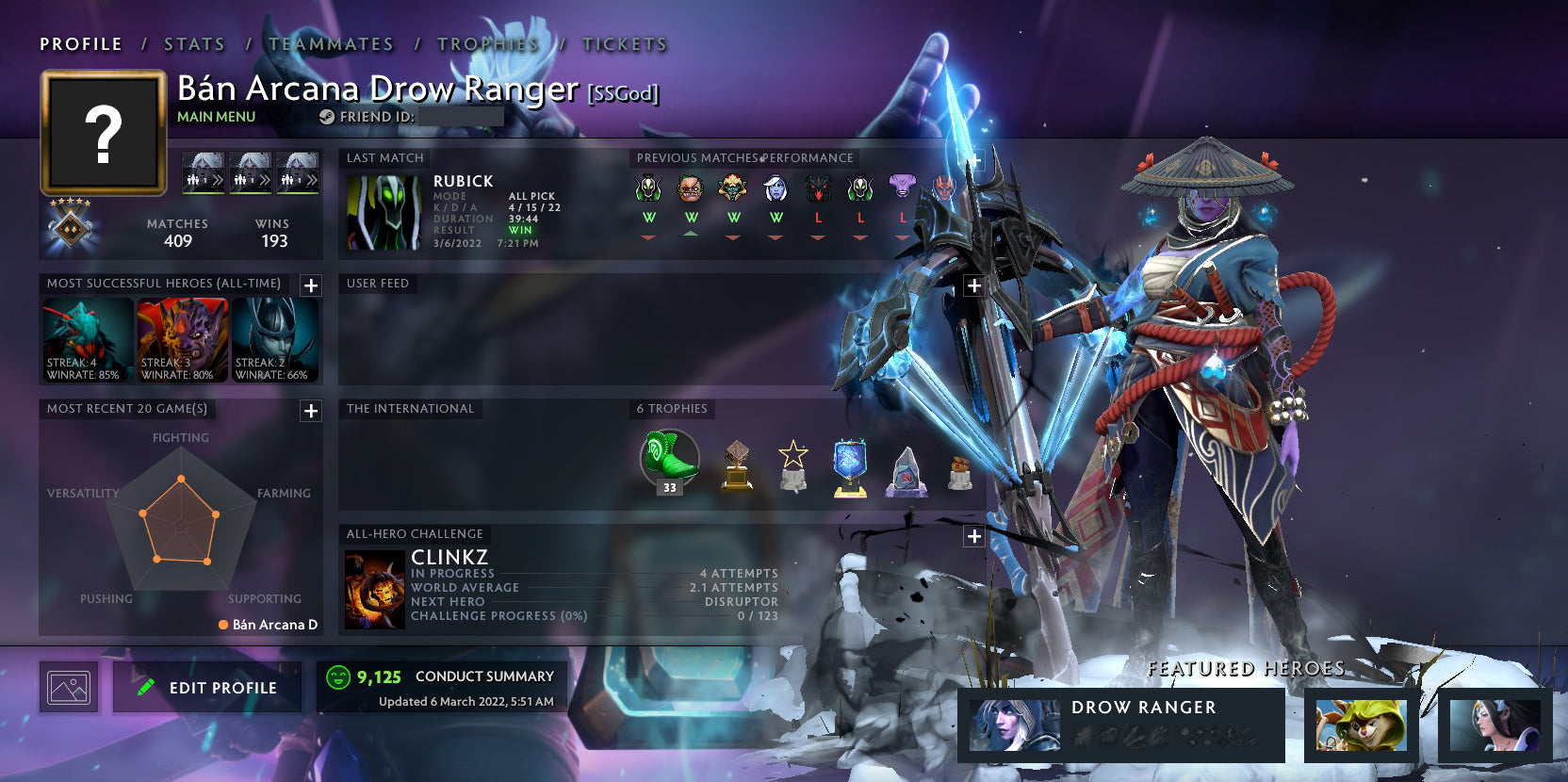Image resolution: width=1568 pixels, height=782 pixels.
Task: Click the gold star trophy in the trophies row
Action: (793, 462)
